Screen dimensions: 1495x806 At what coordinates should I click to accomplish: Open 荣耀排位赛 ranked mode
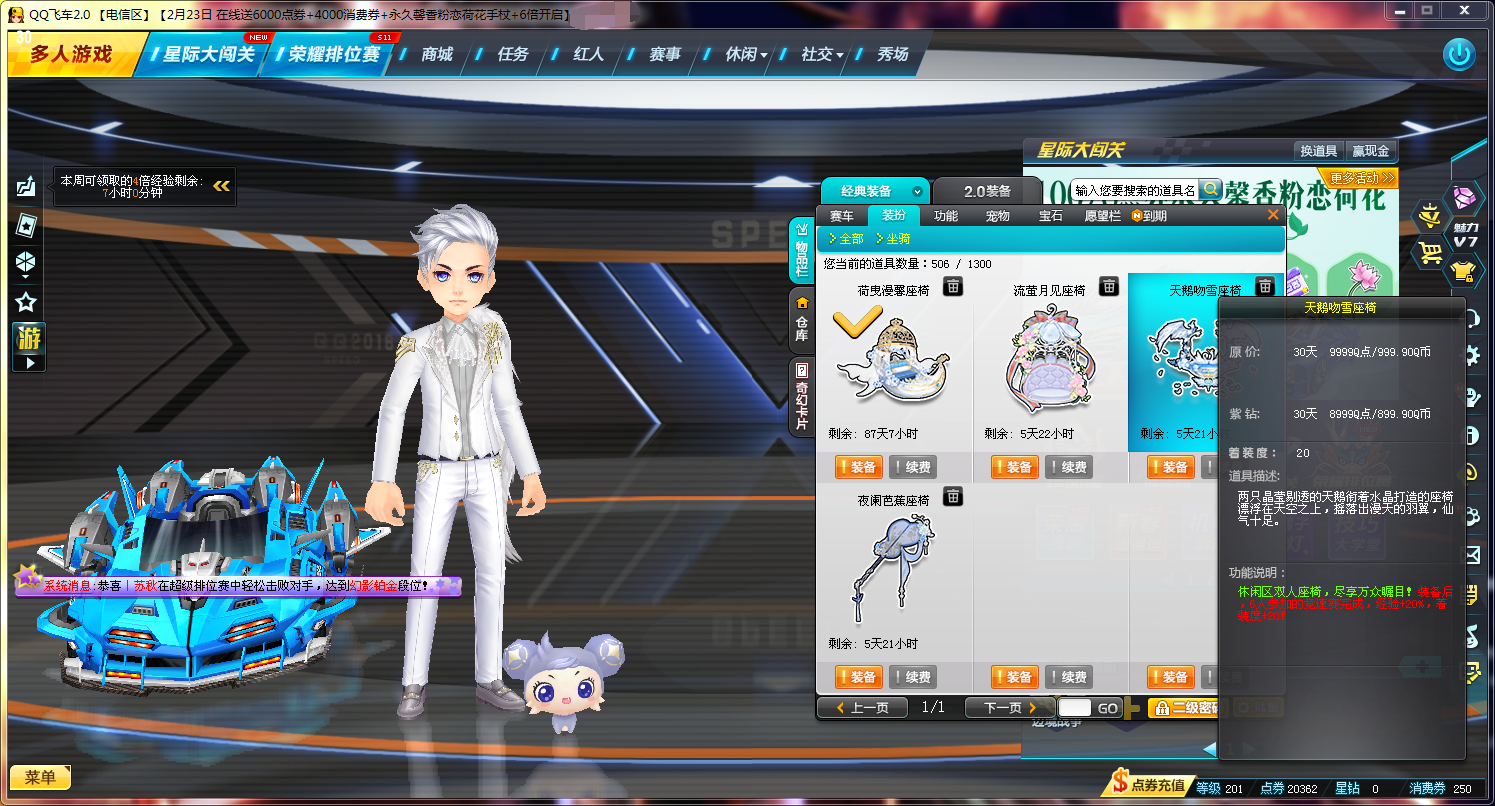coord(334,54)
